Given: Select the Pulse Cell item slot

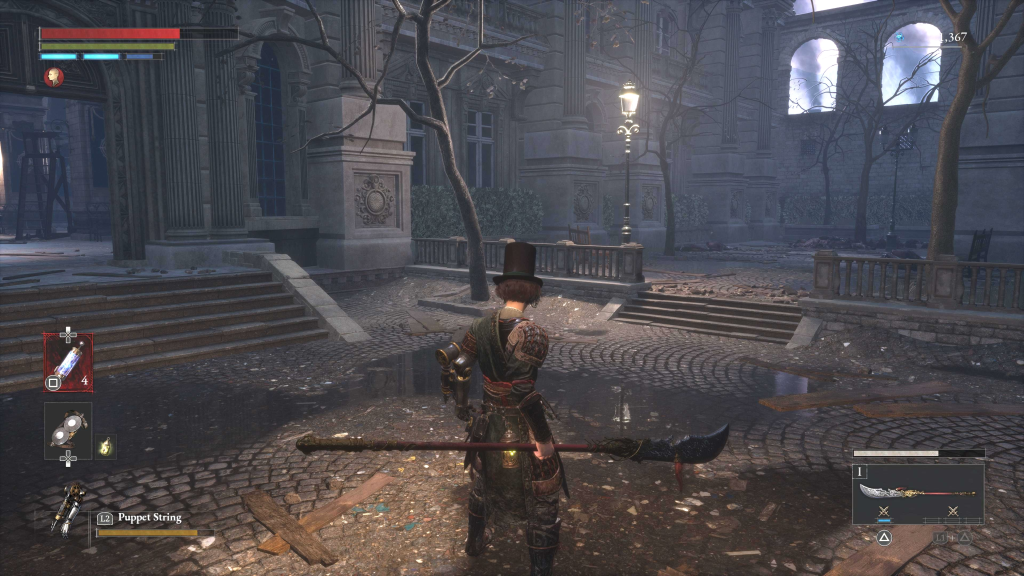Looking at the screenshot, I should [68, 362].
